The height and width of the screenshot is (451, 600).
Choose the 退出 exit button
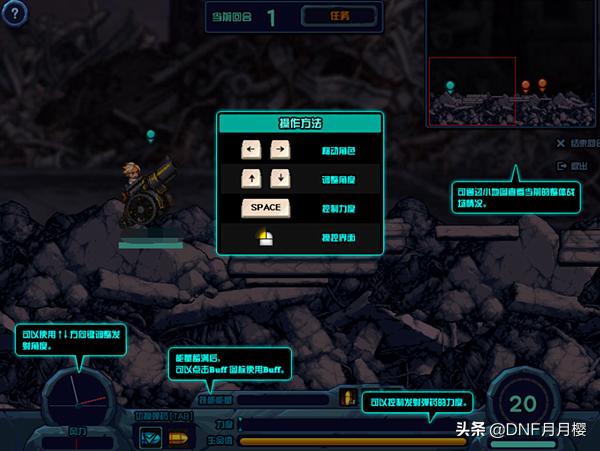(577, 166)
